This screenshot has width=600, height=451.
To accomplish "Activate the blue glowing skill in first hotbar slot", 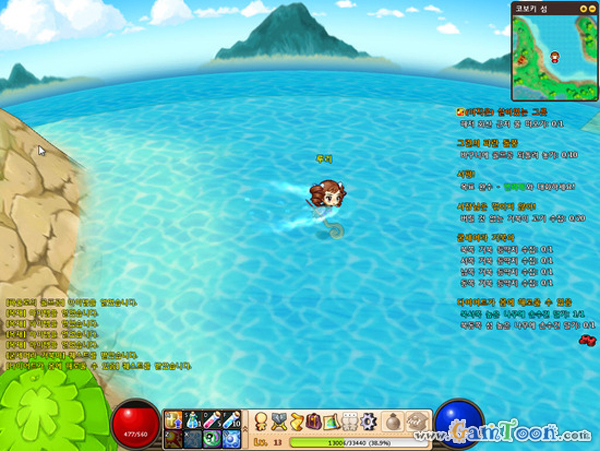I will click(x=171, y=420).
